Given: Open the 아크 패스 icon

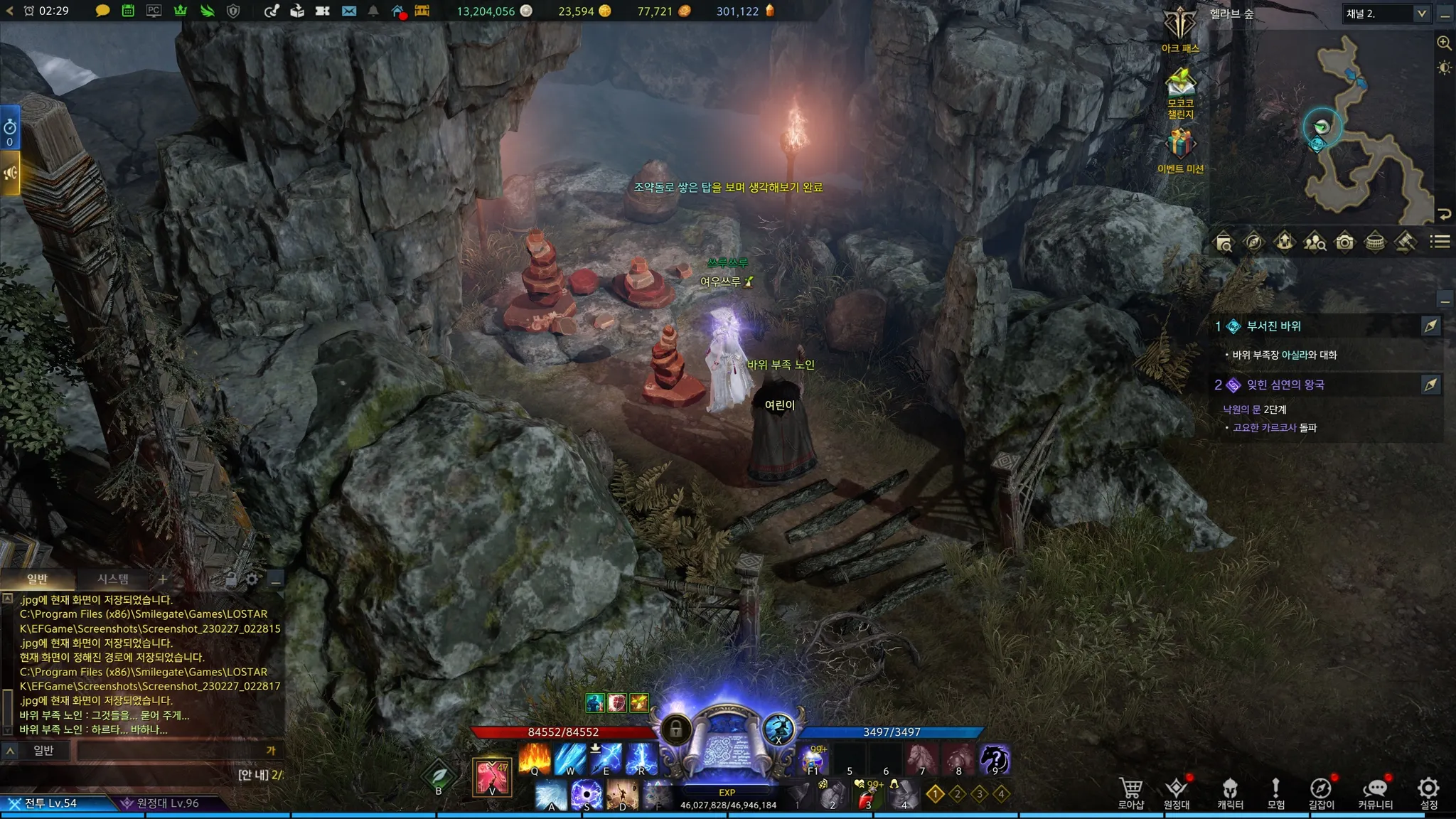Looking at the screenshot, I should 1180,28.
